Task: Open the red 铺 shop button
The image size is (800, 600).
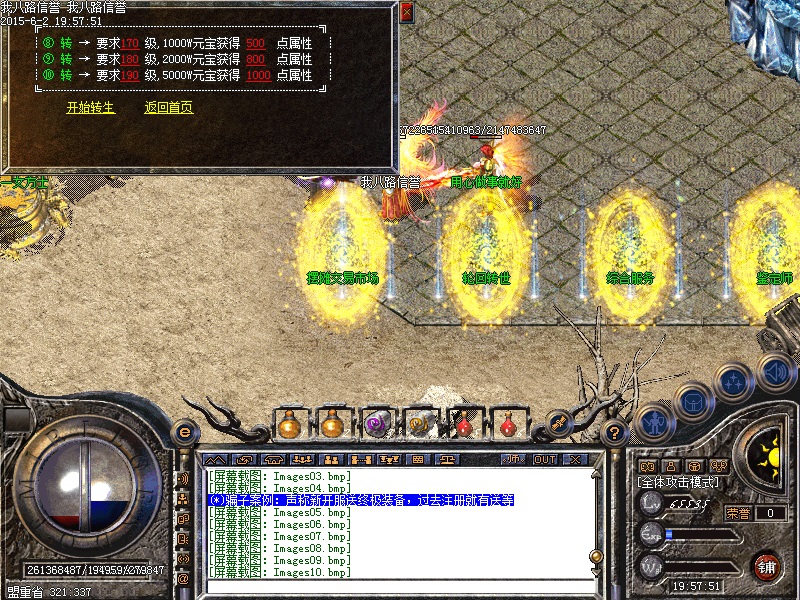Action: point(767,566)
